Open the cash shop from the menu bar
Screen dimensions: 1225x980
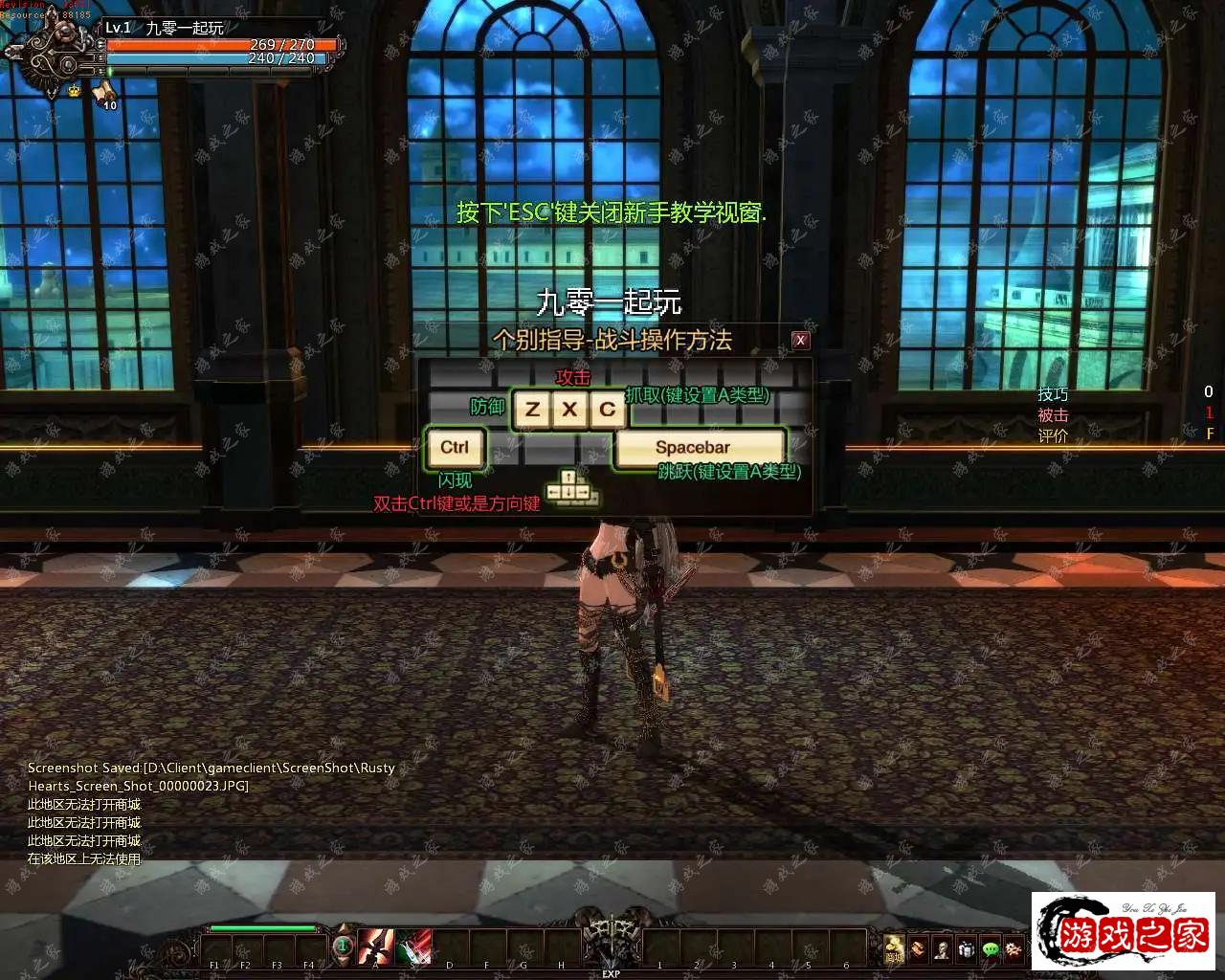pos(894,948)
